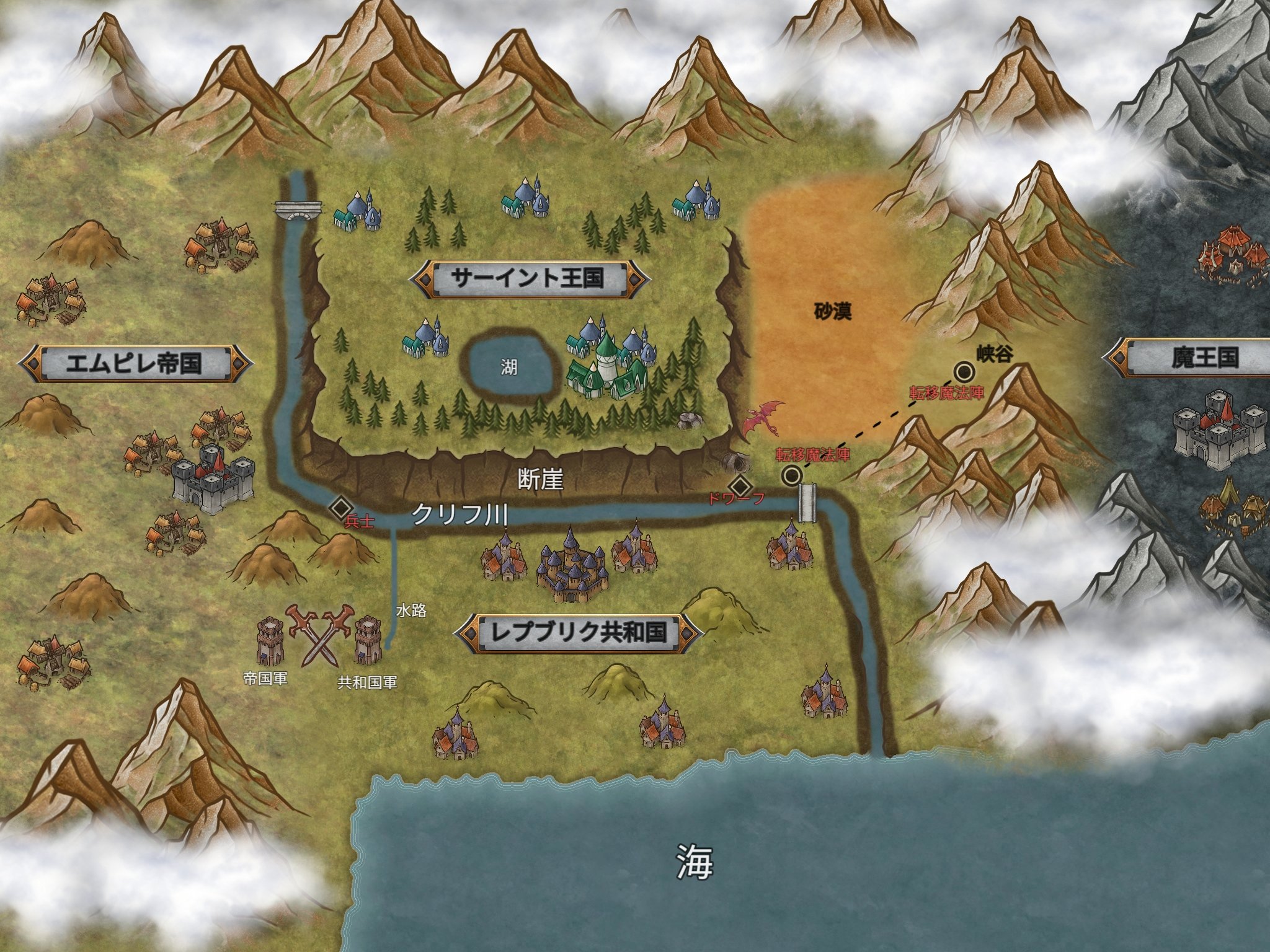The height and width of the screenshot is (952, 1270).
Task: Click the 転移魔法陣 circle marker beside 峡谷
Action: coord(964,372)
